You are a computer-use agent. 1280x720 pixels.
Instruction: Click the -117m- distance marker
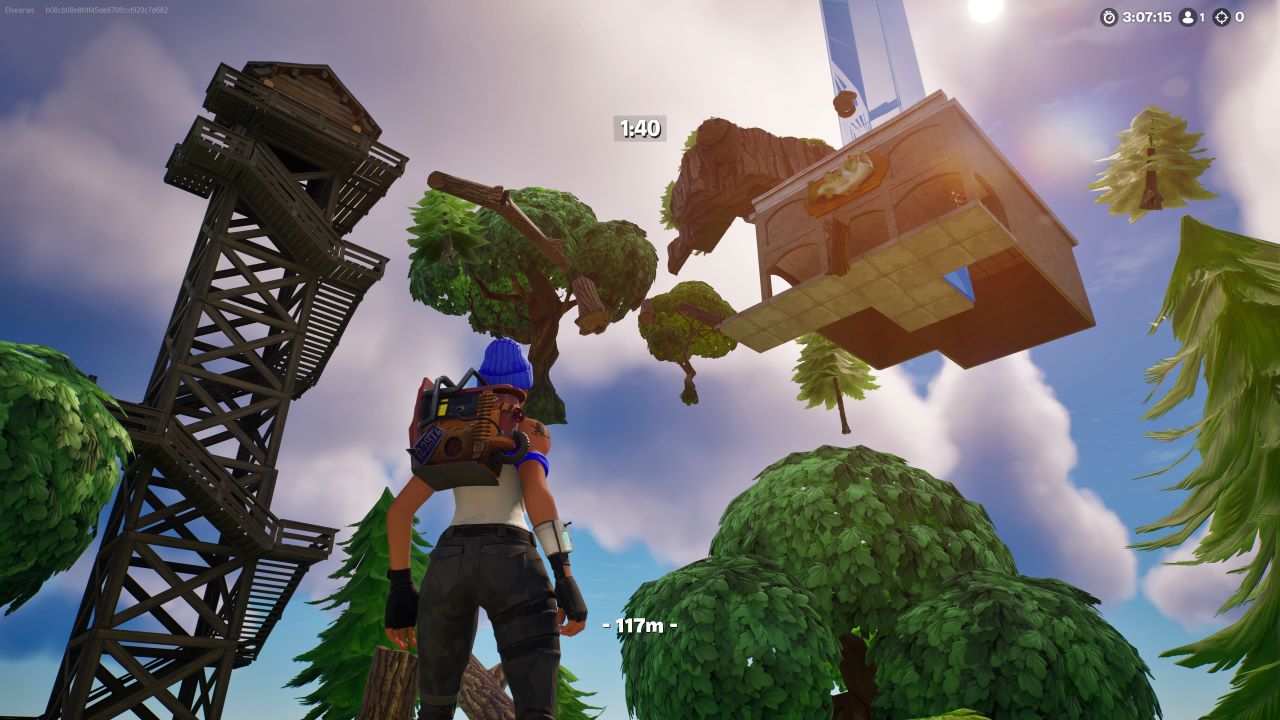click(x=639, y=624)
